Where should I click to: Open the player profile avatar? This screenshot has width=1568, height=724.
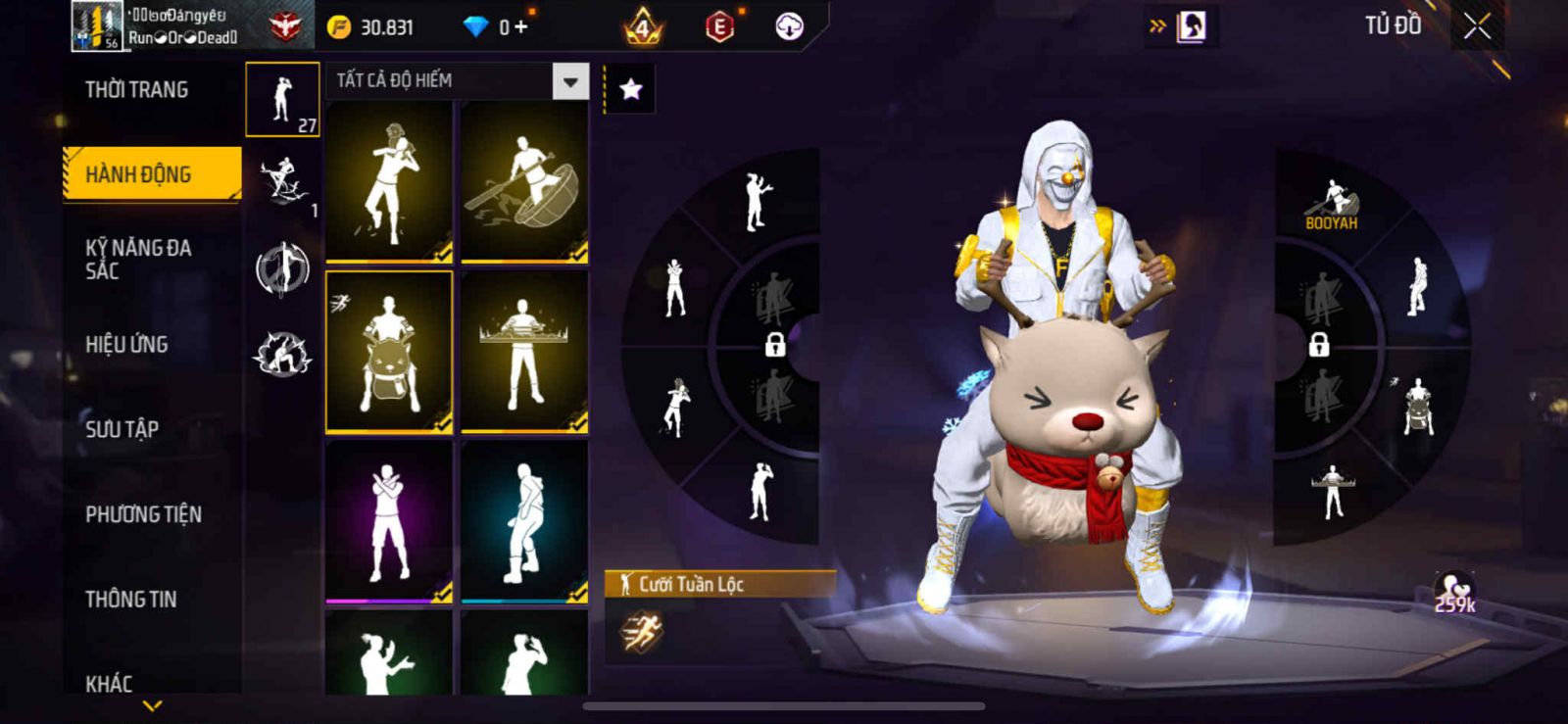[x=97, y=26]
